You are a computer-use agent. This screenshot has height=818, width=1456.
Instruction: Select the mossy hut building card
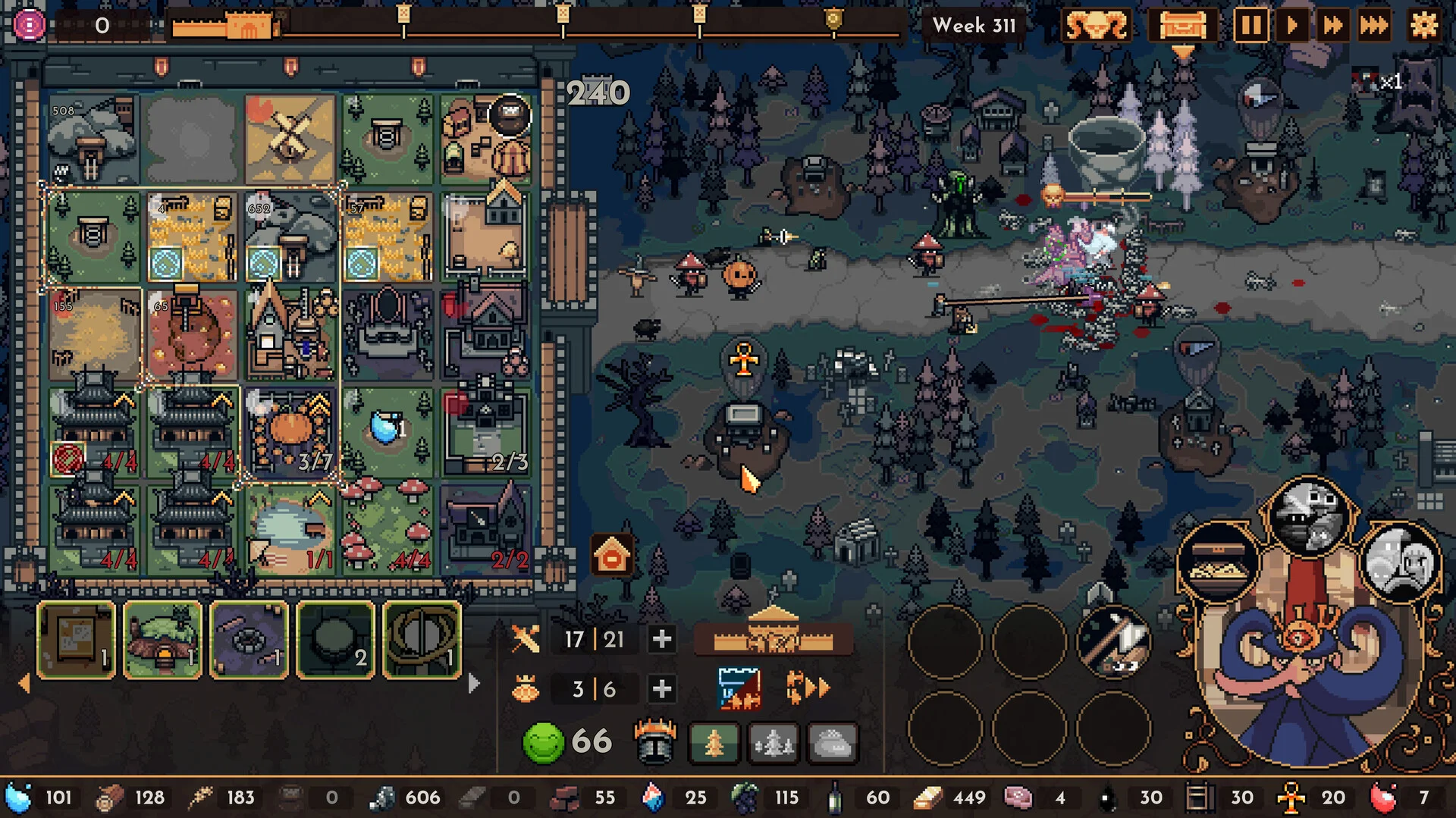pos(162,641)
